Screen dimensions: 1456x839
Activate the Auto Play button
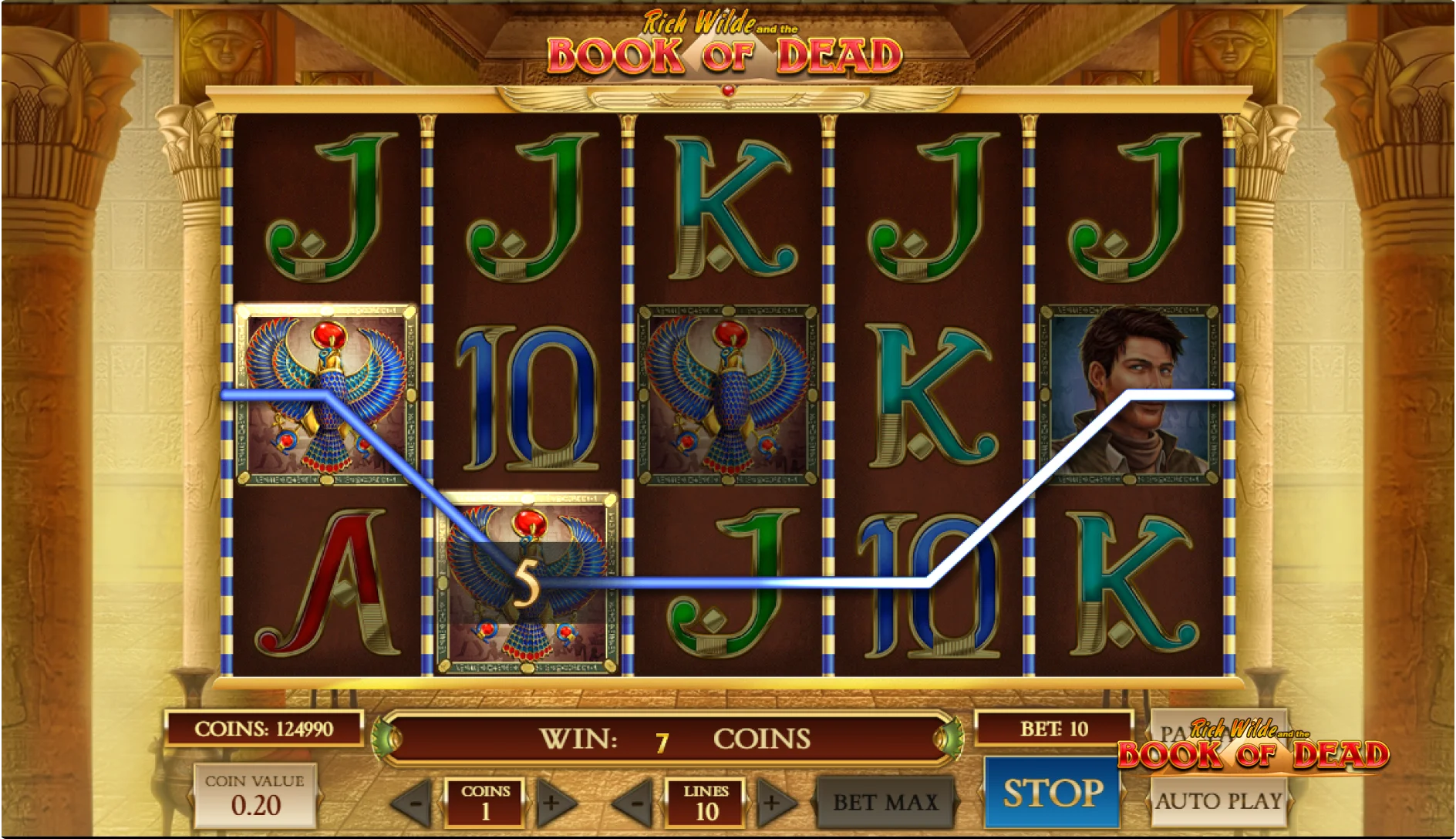[1218, 802]
